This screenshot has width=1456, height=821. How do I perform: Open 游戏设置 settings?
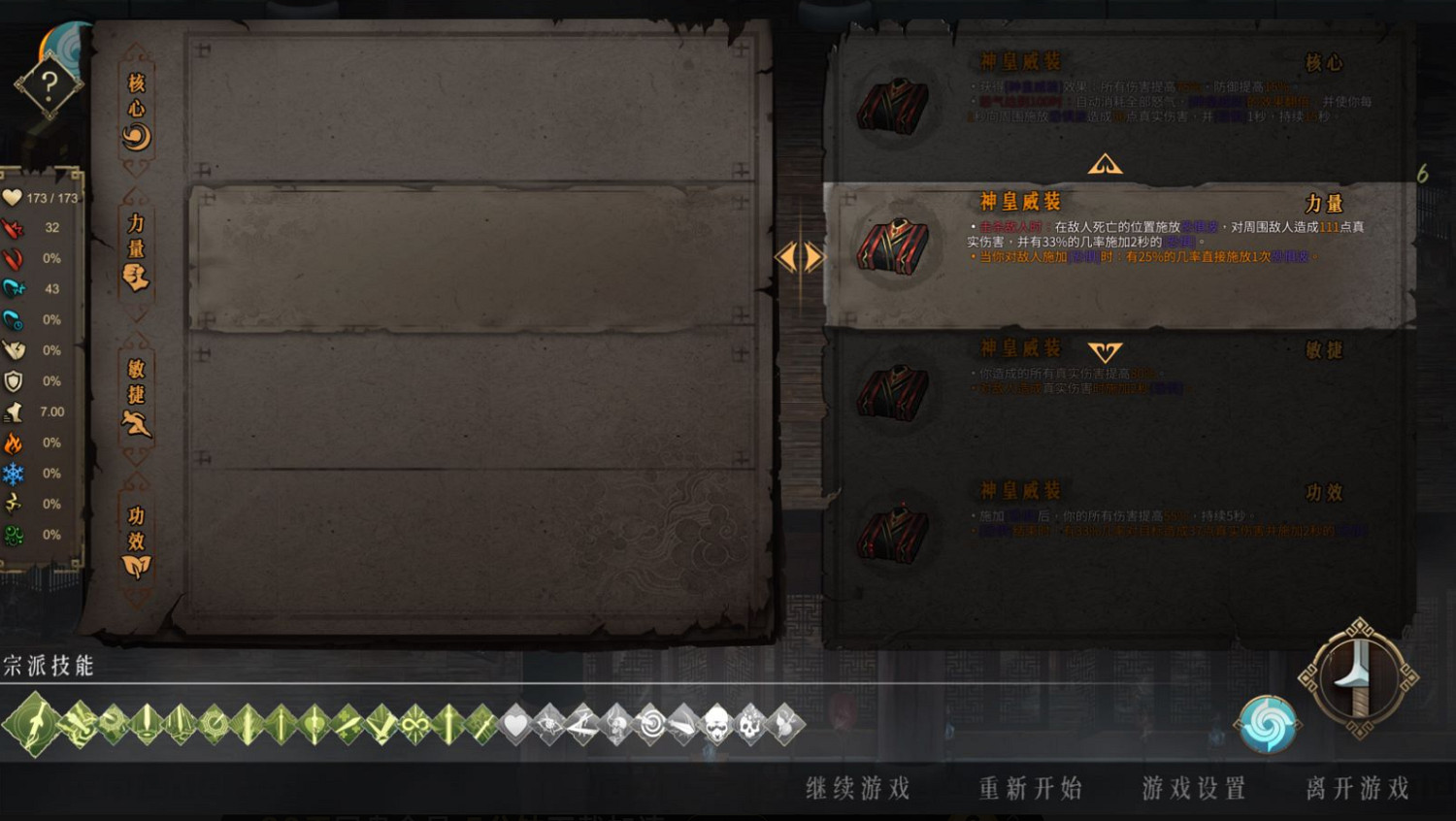[x=1194, y=788]
